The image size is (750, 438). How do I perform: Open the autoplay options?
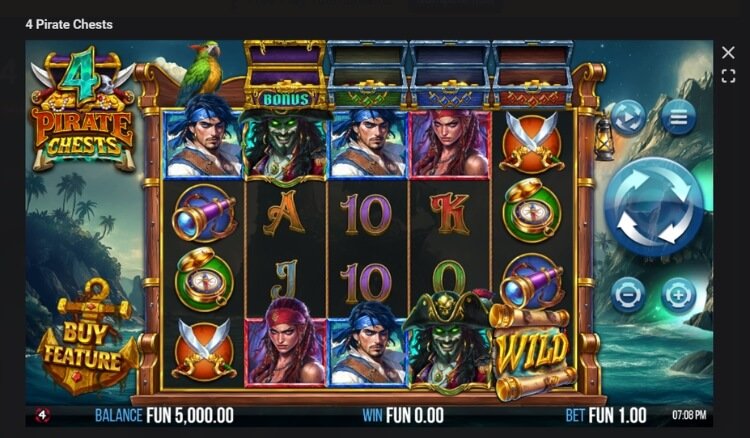tap(628, 117)
